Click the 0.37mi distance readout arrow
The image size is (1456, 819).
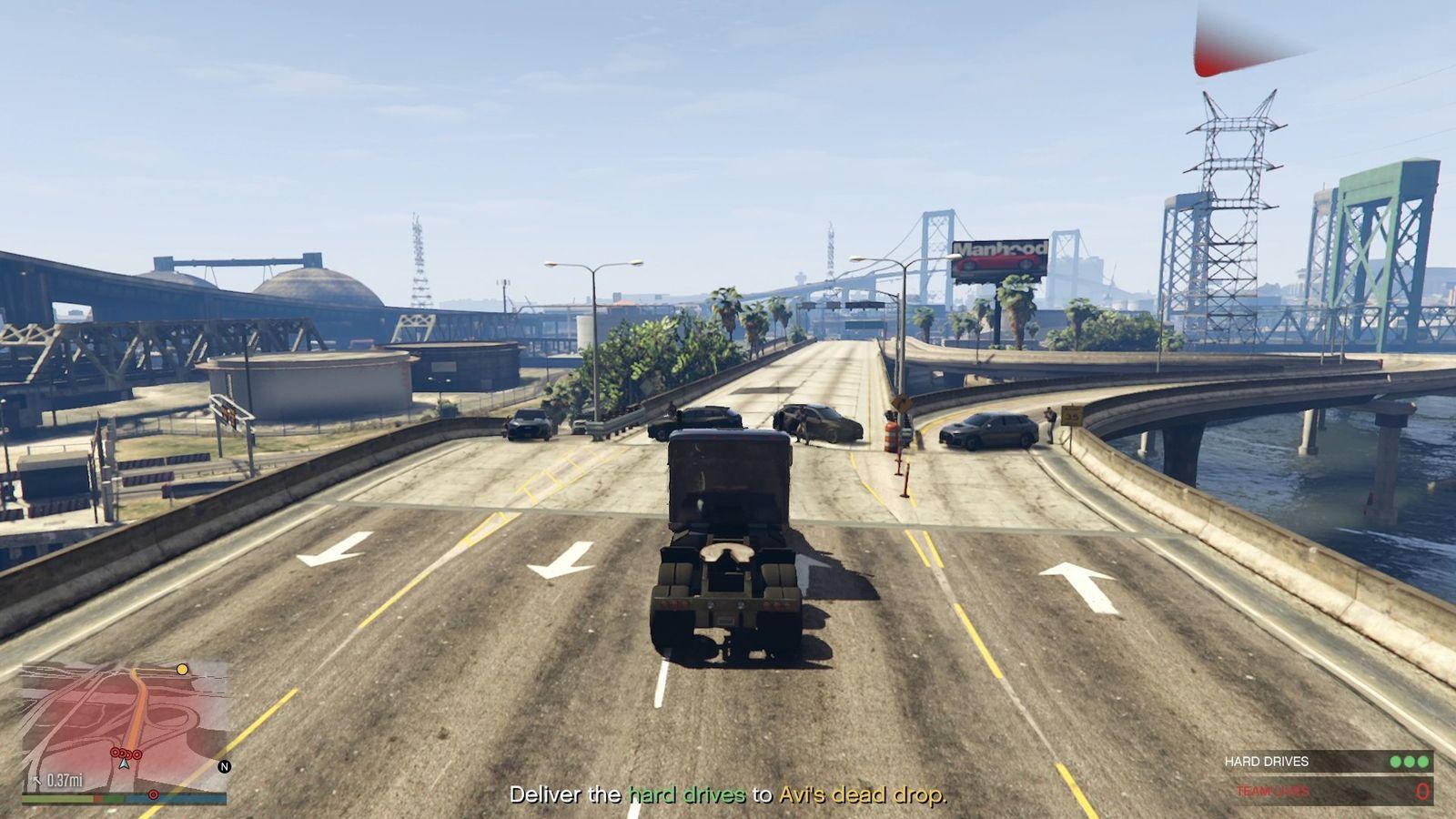click(37, 780)
